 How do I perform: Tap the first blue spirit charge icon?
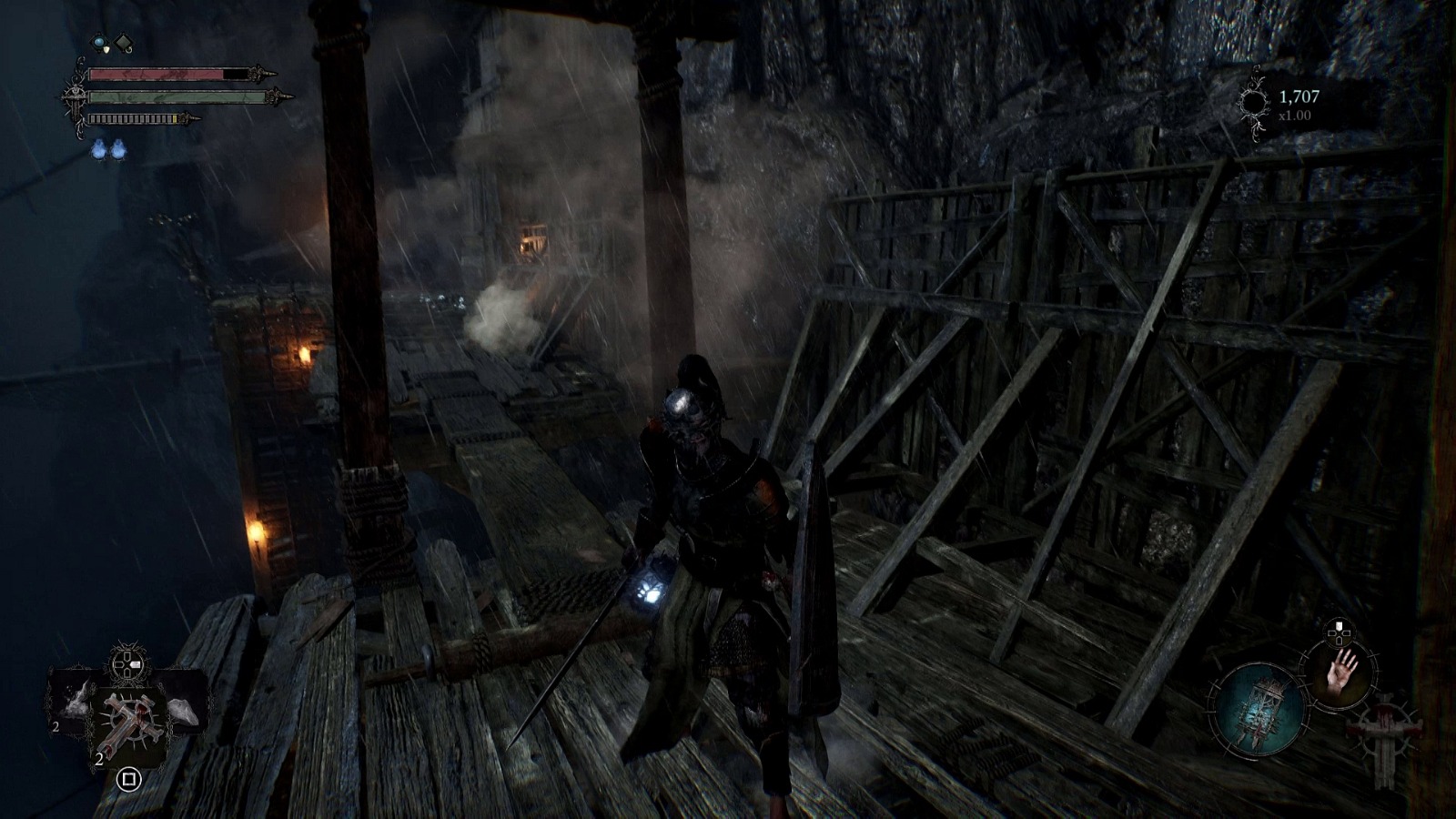pyautogui.click(x=98, y=149)
